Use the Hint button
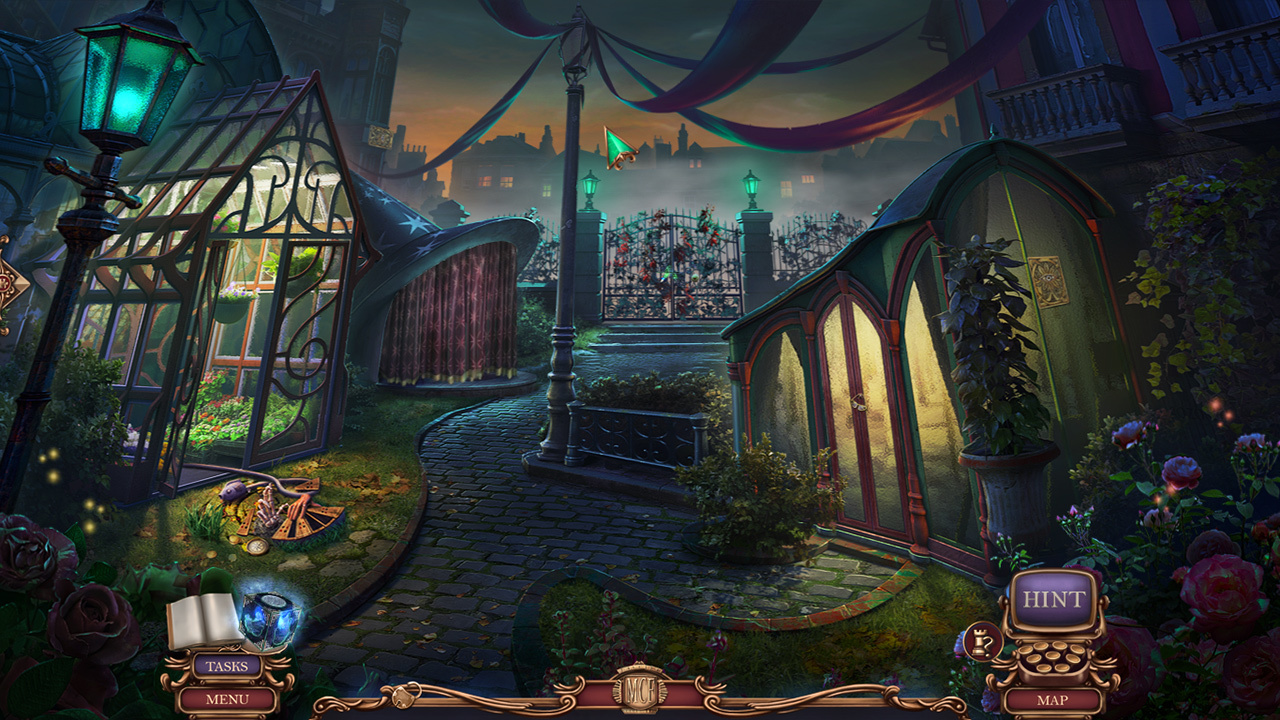The image size is (1280, 720). (x=1052, y=600)
